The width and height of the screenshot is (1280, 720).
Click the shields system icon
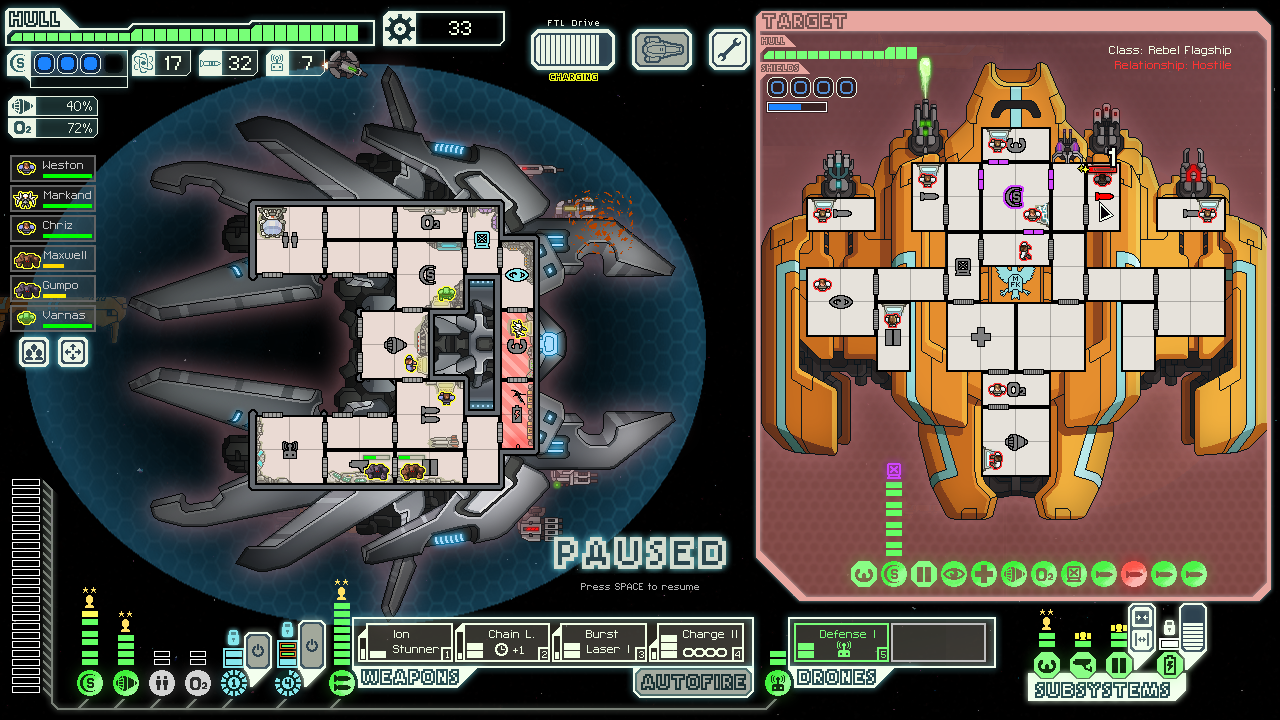[x=90, y=683]
